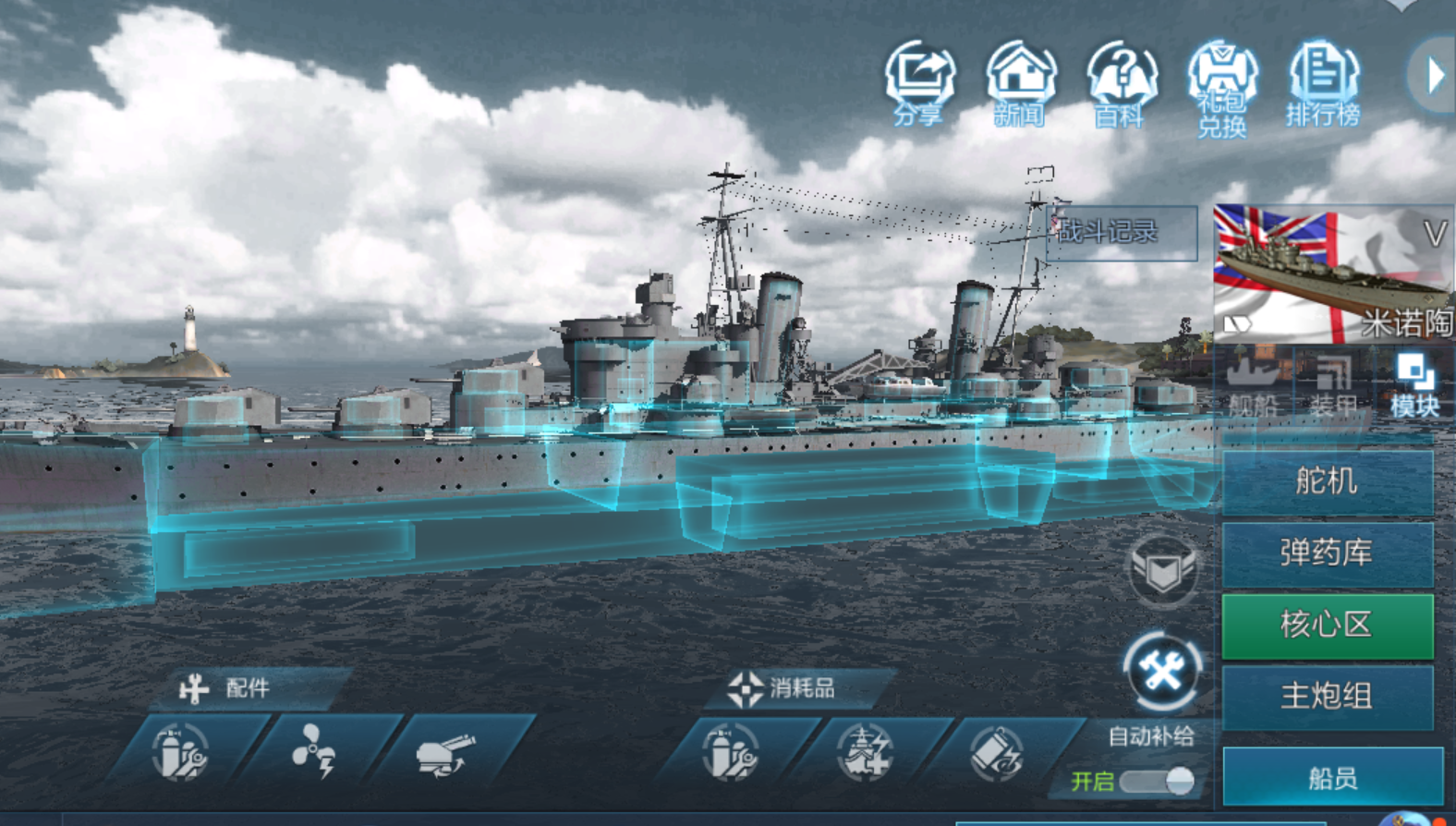This screenshot has height=826, width=1456.
Task: Show the 百科 encyclopedia
Action: pos(1121,82)
